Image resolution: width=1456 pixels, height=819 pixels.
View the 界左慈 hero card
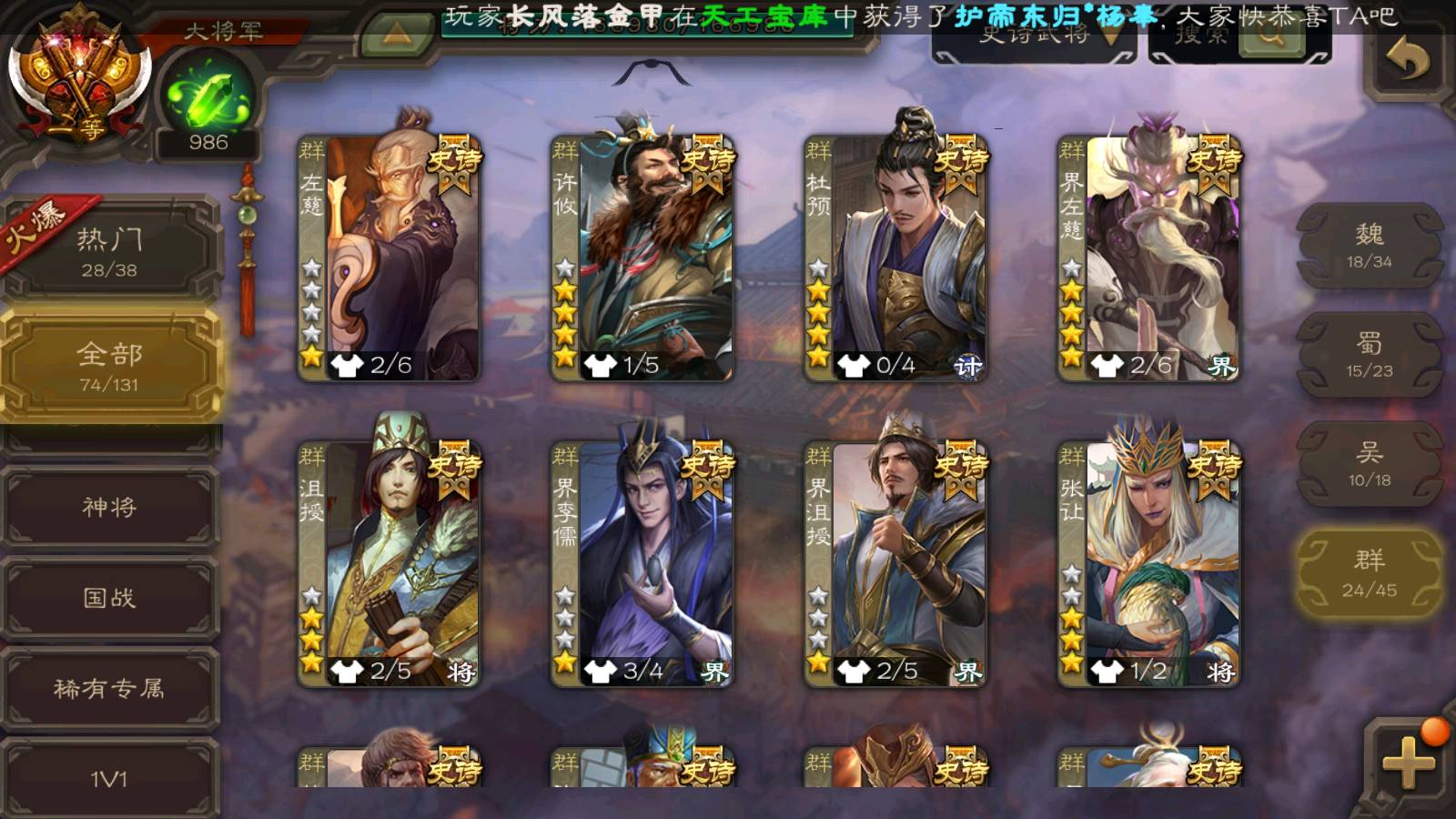coord(1148,257)
